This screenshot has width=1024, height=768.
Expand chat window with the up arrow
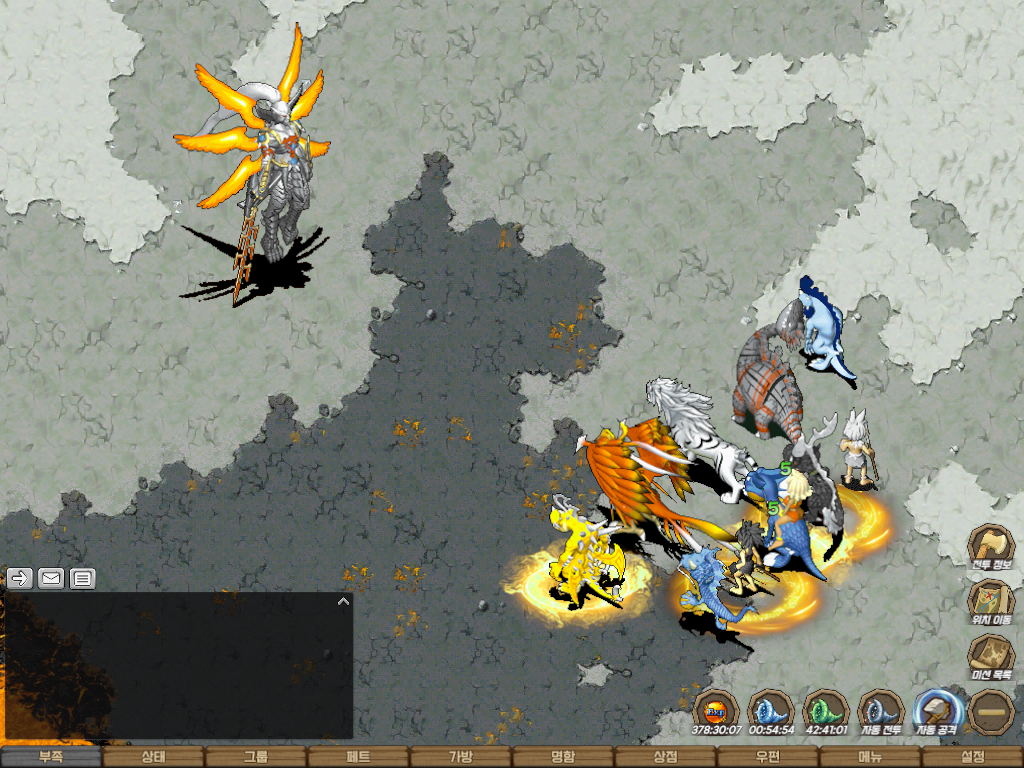coord(343,602)
